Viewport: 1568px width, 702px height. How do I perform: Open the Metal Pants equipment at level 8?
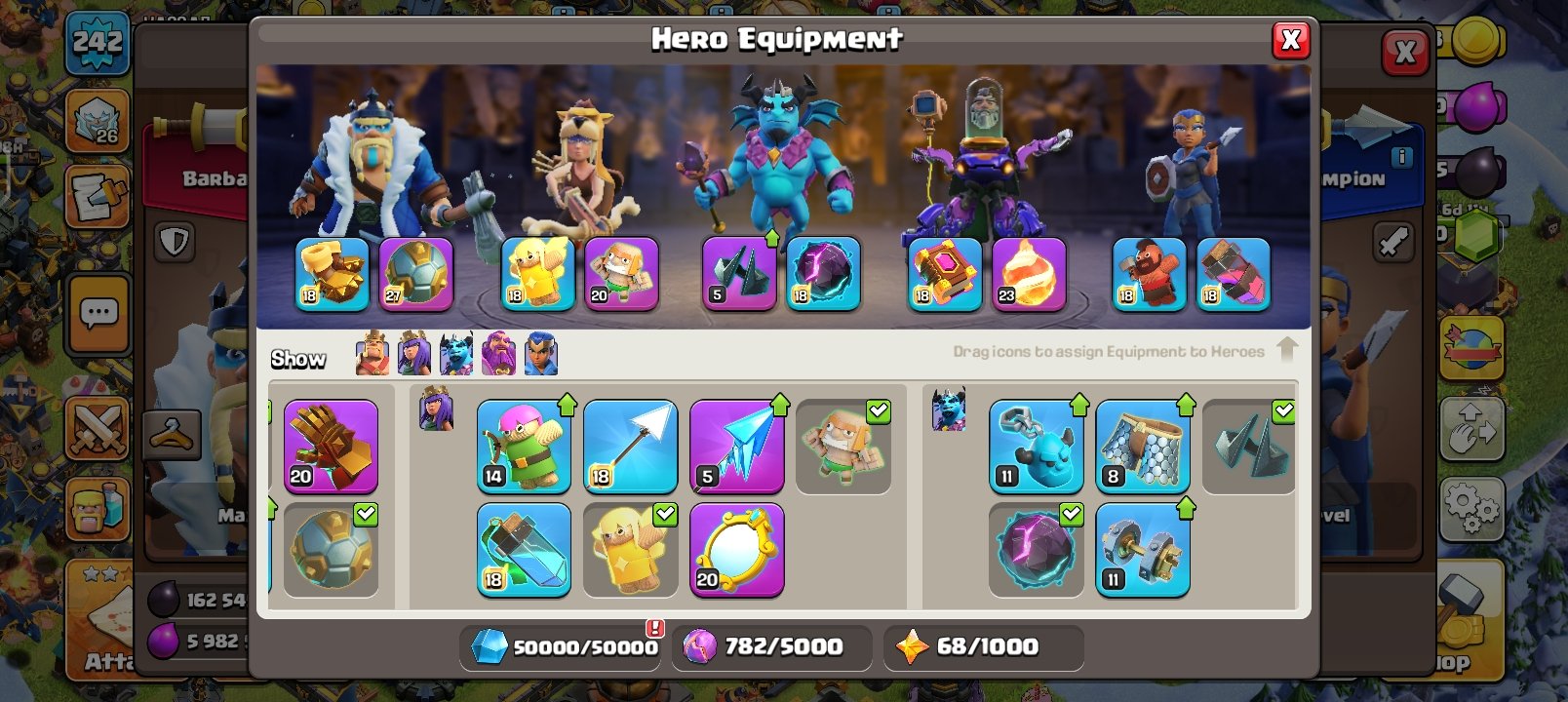tap(1142, 446)
